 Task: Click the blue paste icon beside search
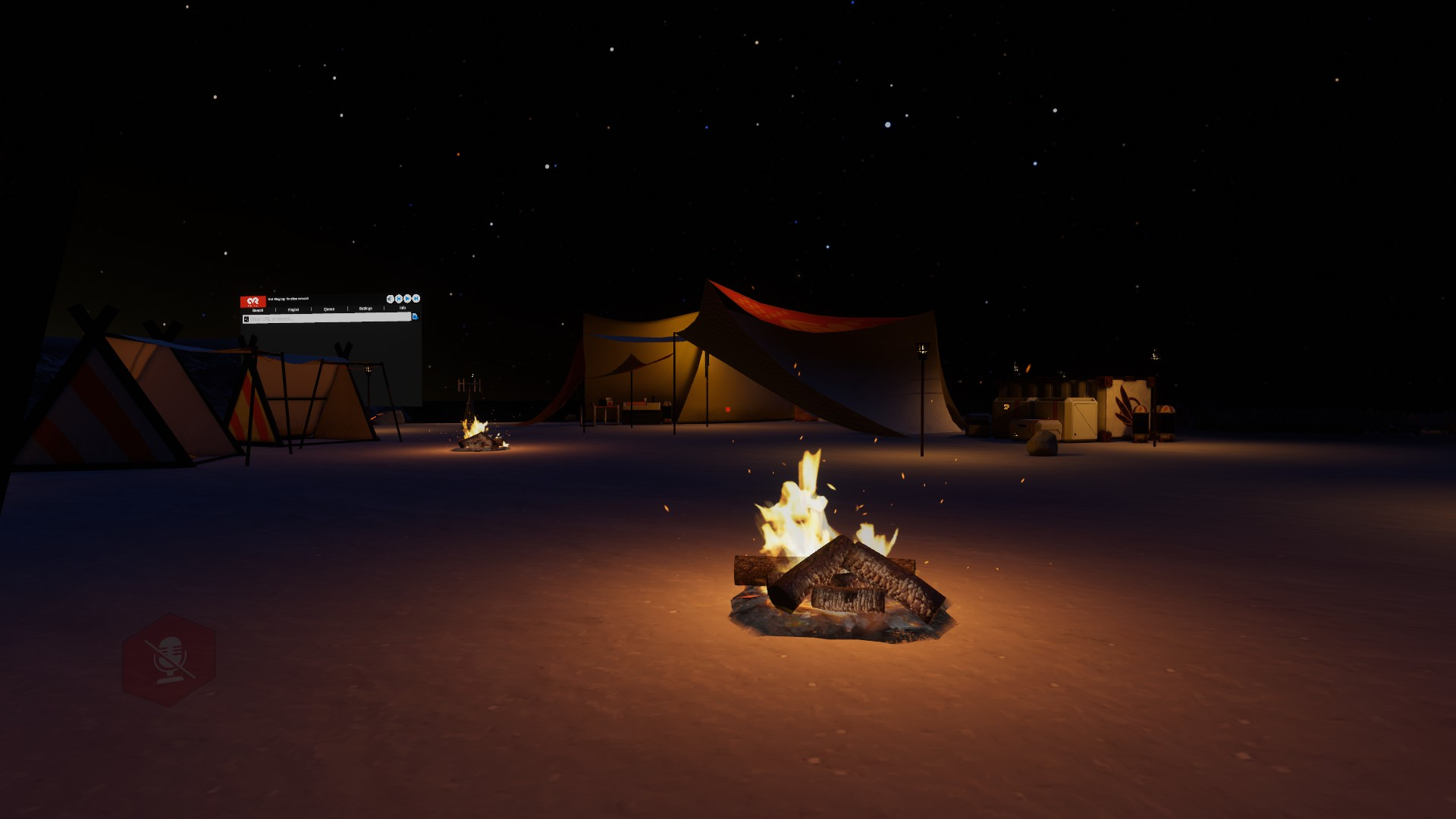(415, 316)
